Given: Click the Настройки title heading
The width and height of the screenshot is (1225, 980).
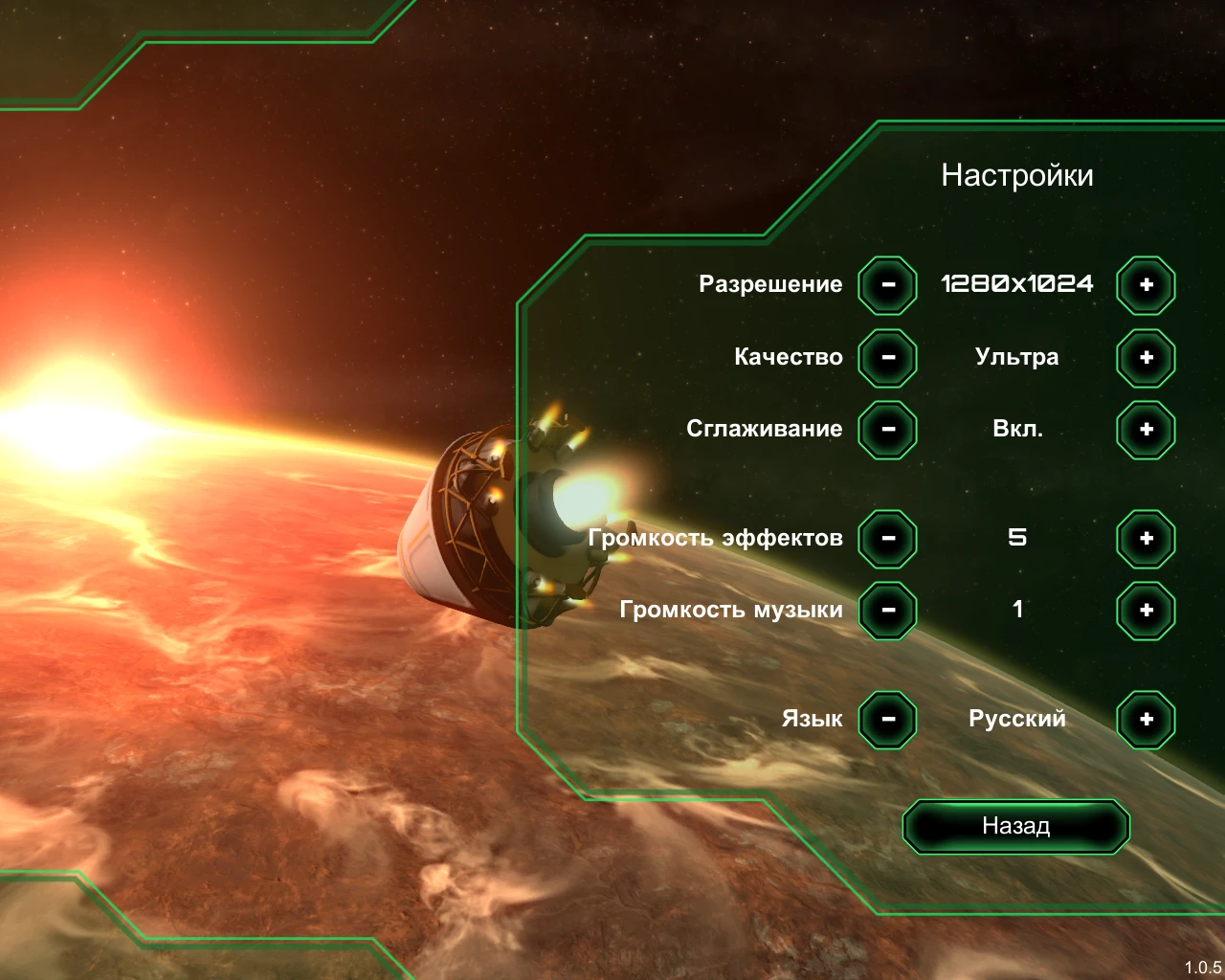Looking at the screenshot, I should (x=1018, y=176).
